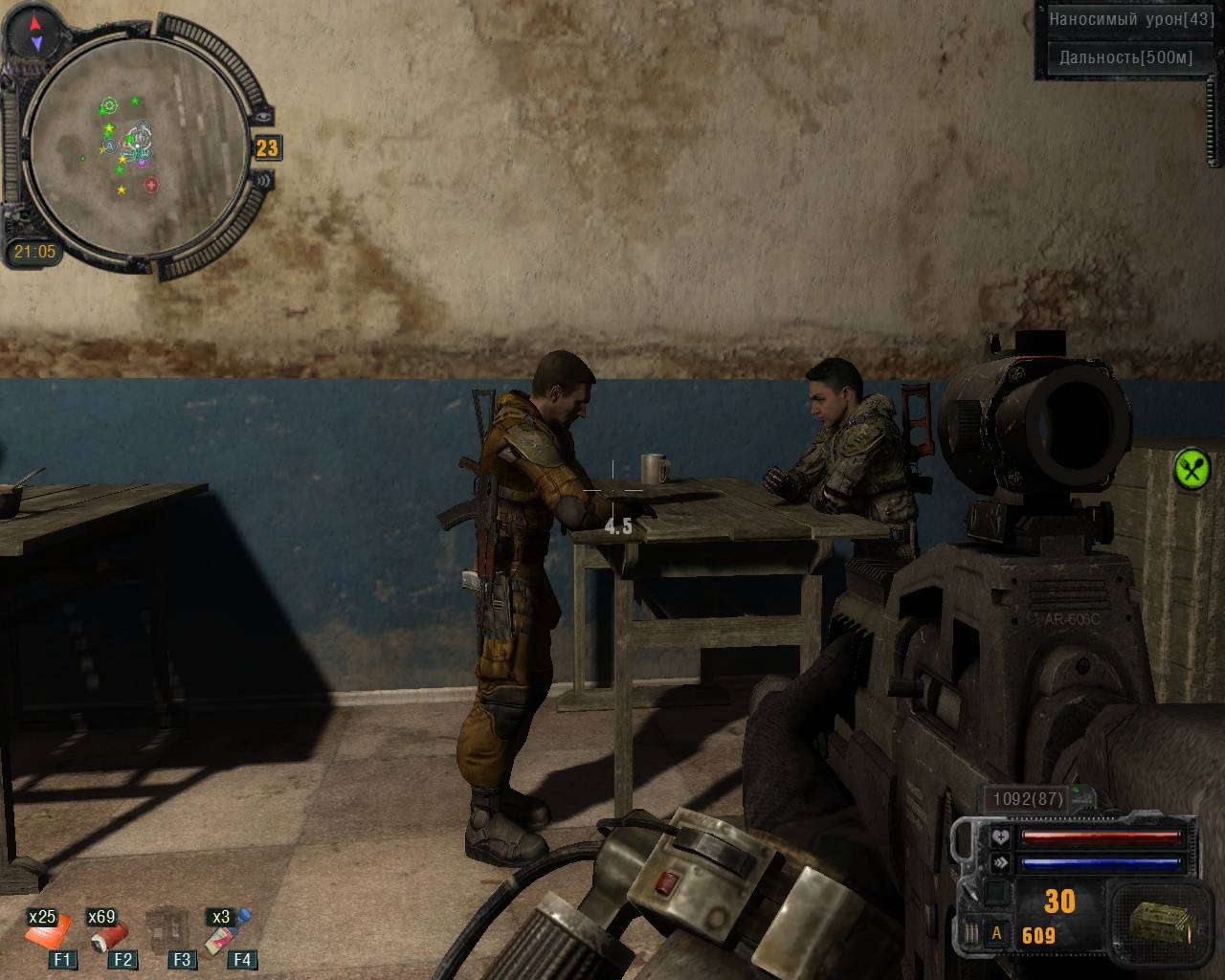Use the F2 red canned food slot

pos(108,933)
